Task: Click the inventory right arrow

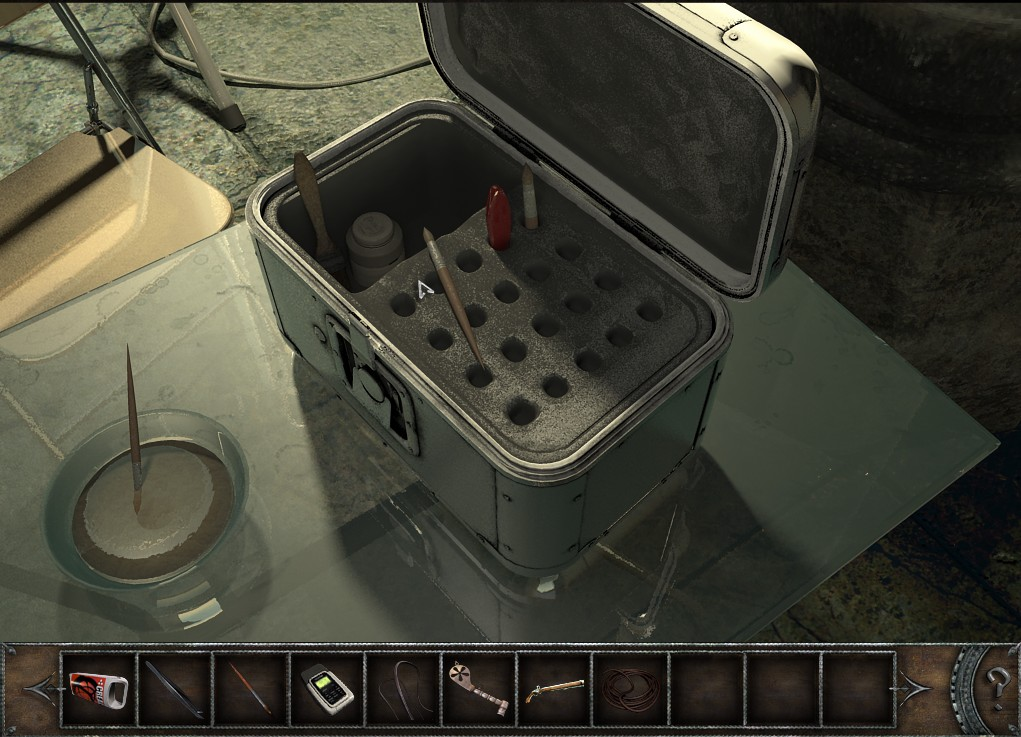Action: pos(917,688)
